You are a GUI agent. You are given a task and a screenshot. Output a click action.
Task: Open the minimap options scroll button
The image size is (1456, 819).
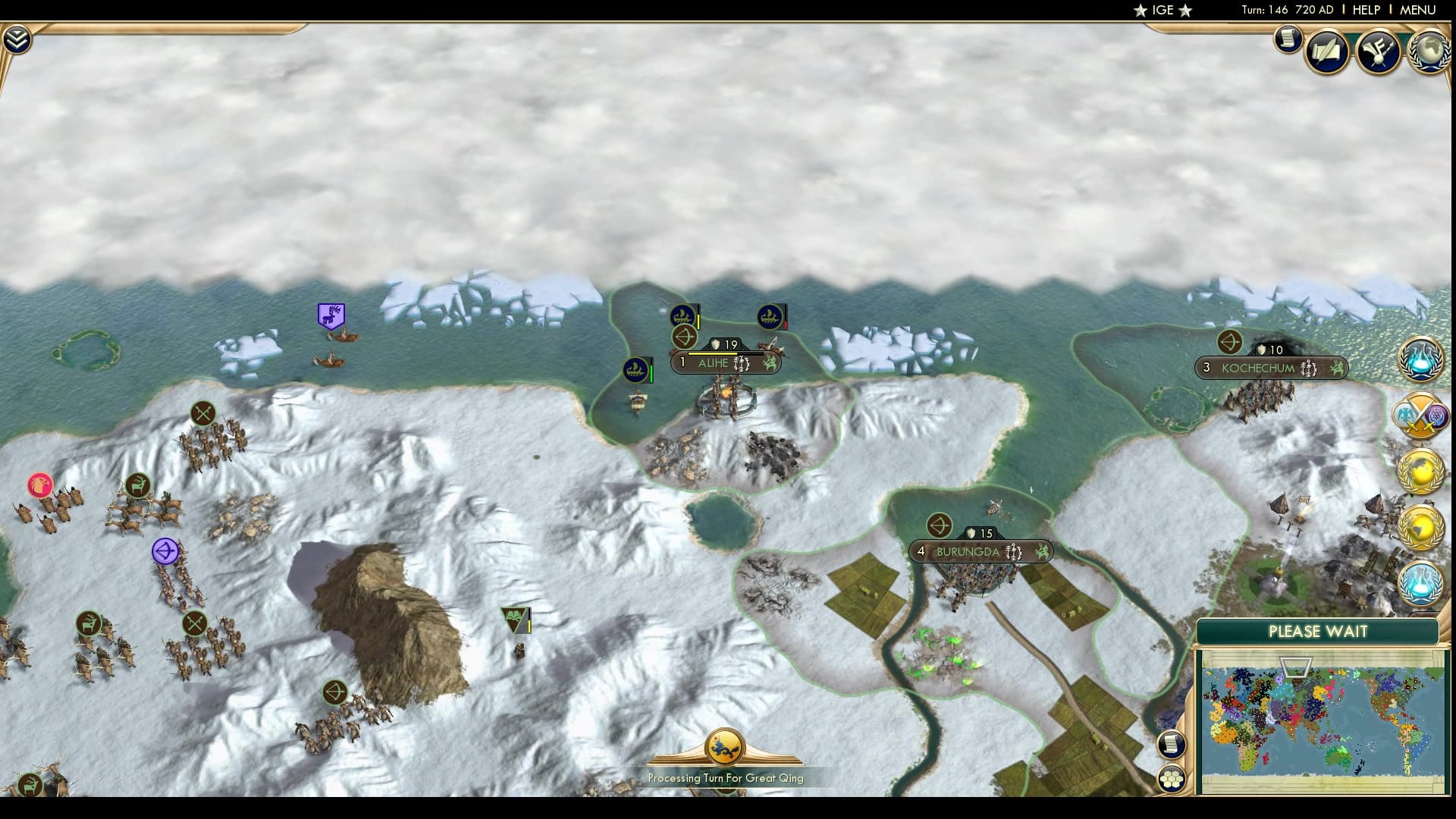pyautogui.click(x=1172, y=745)
